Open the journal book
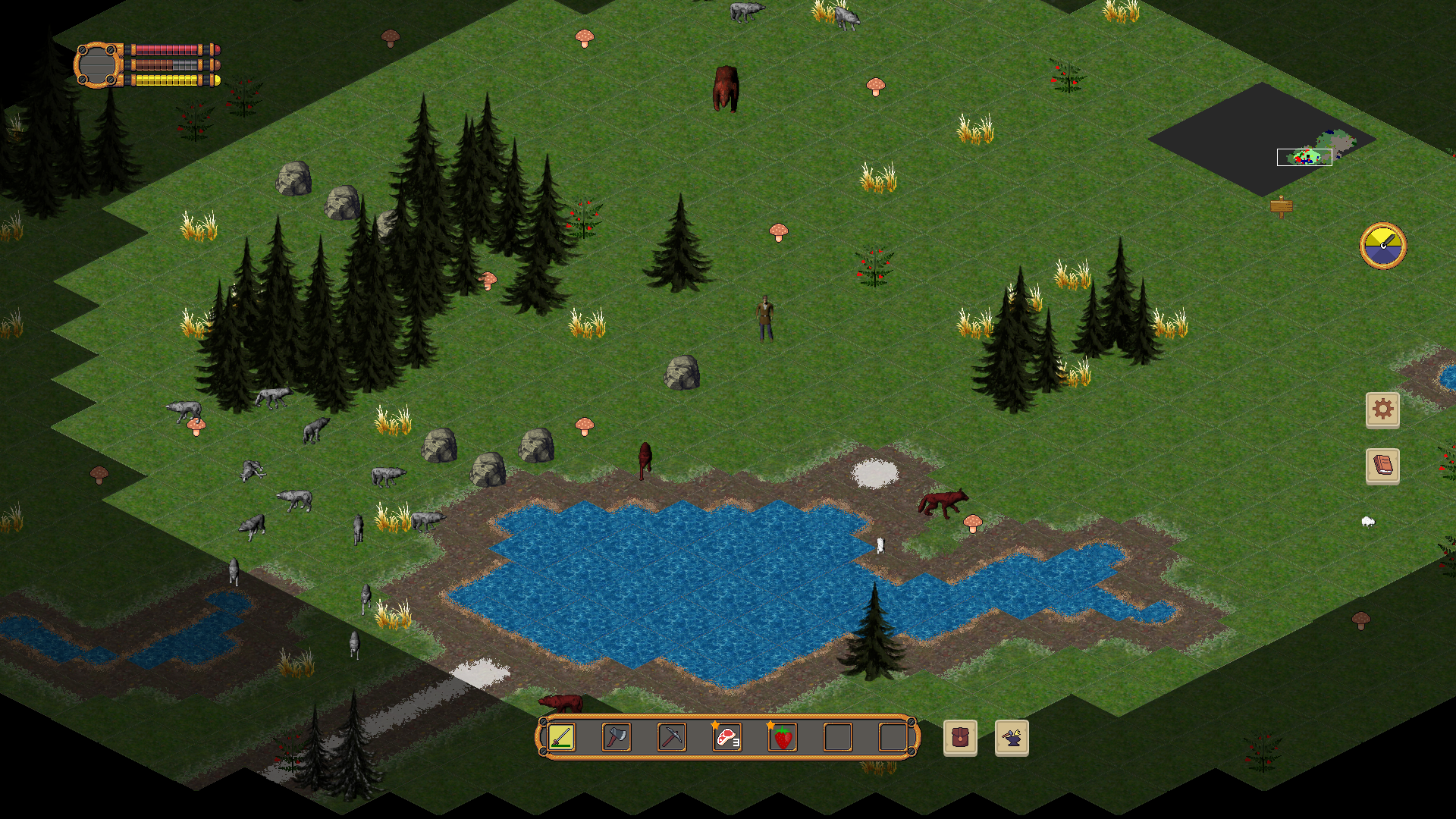Image resolution: width=1456 pixels, height=819 pixels. [x=1382, y=466]
